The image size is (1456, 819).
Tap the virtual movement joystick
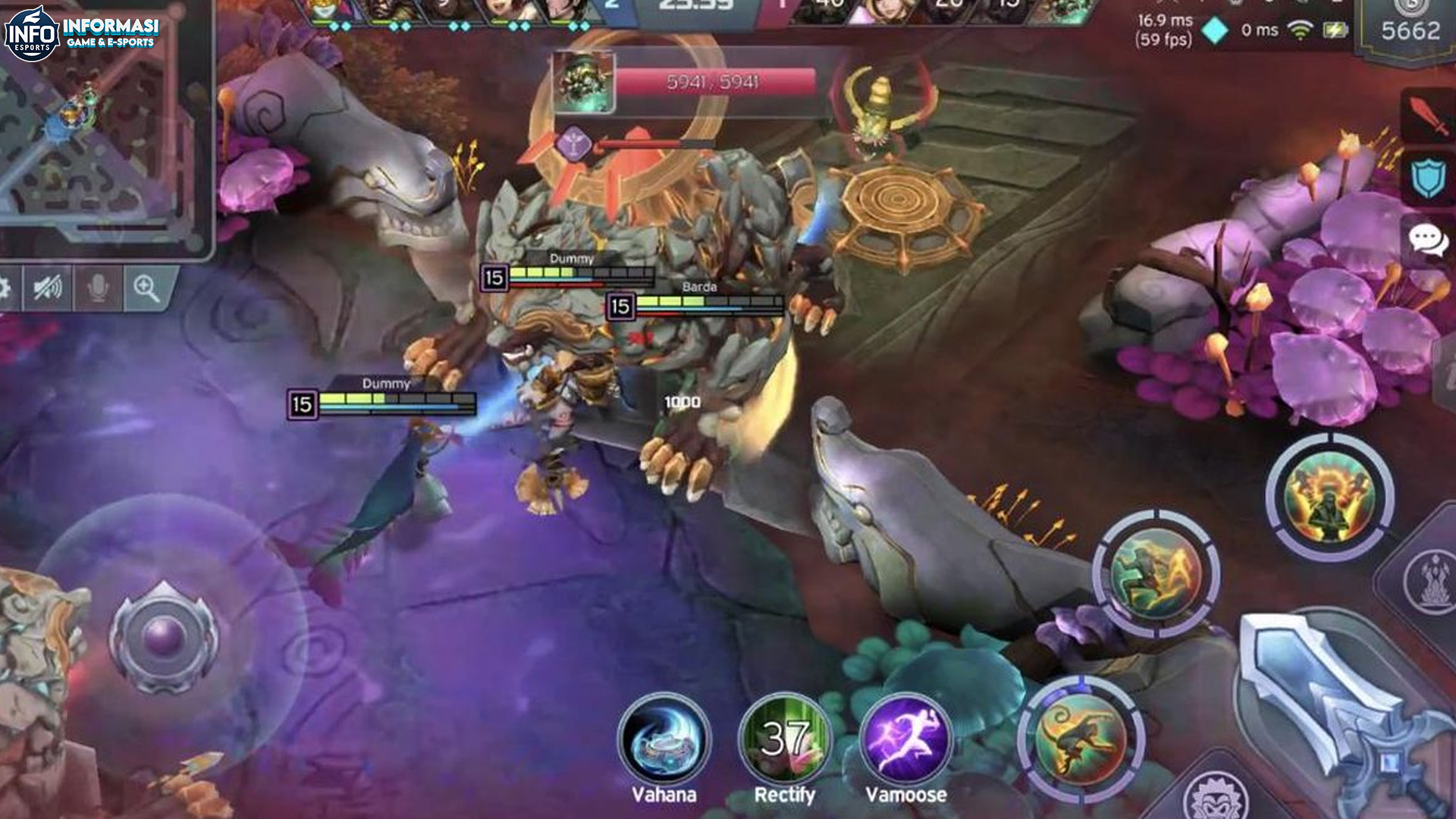click(164, 635)
